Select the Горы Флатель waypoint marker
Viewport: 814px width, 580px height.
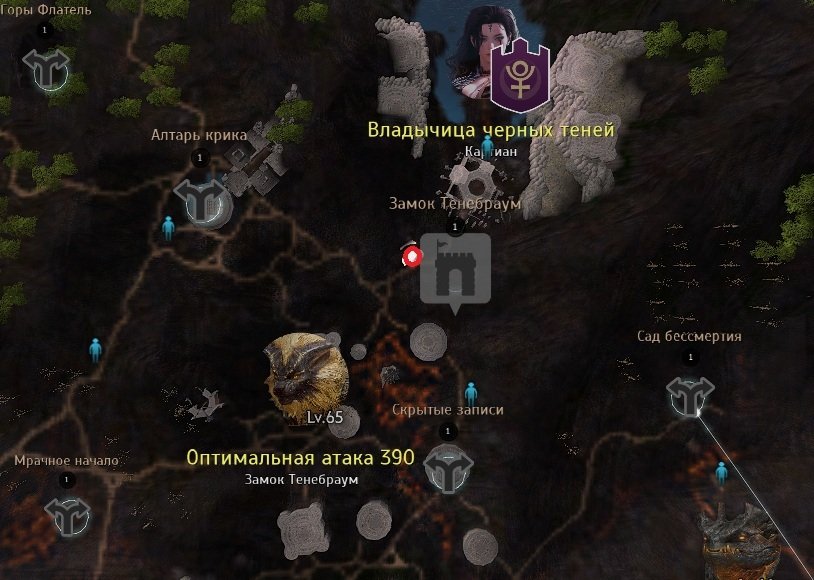click(x=46, y=69)
